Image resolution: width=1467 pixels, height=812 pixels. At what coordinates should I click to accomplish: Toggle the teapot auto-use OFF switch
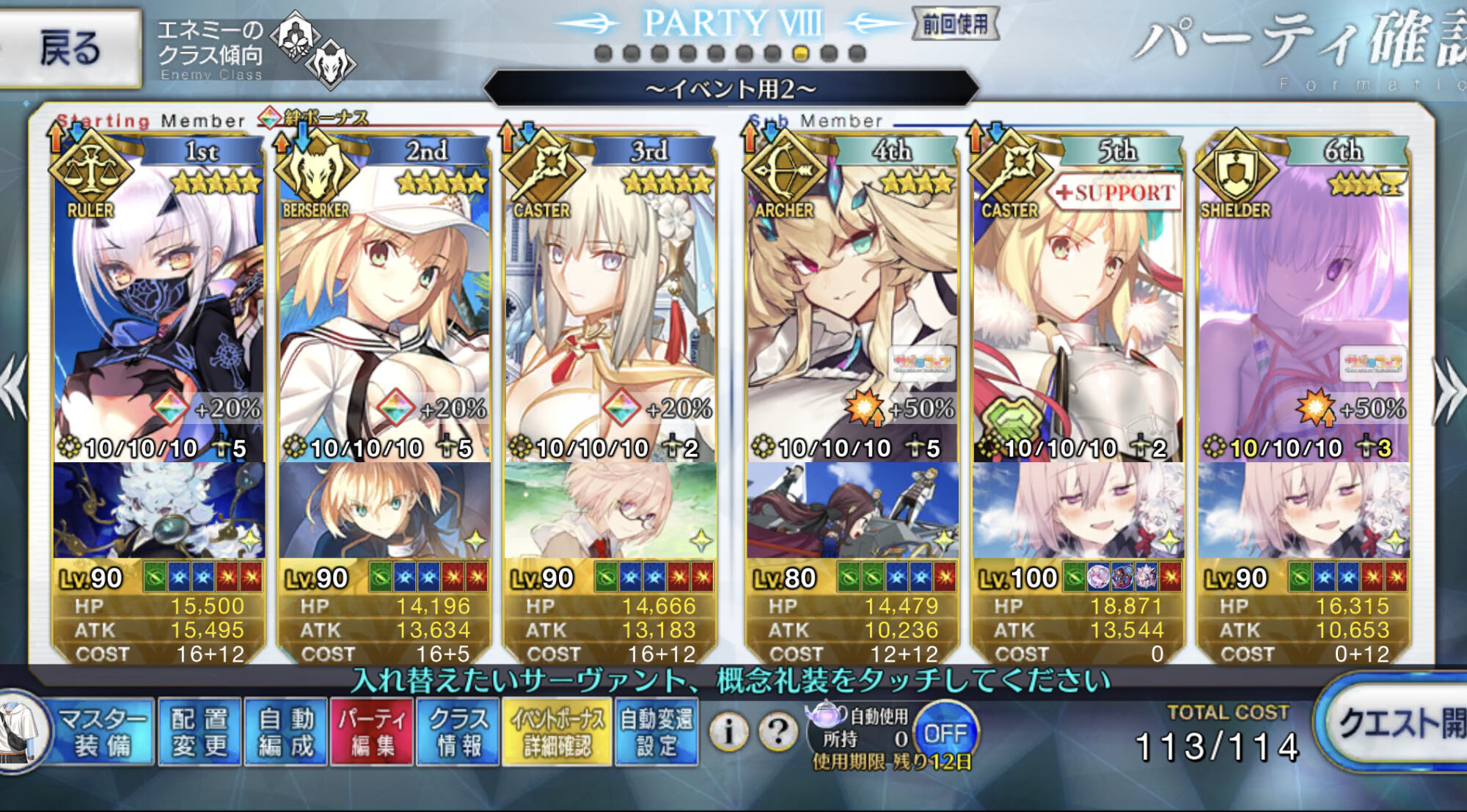click(945, 733)
